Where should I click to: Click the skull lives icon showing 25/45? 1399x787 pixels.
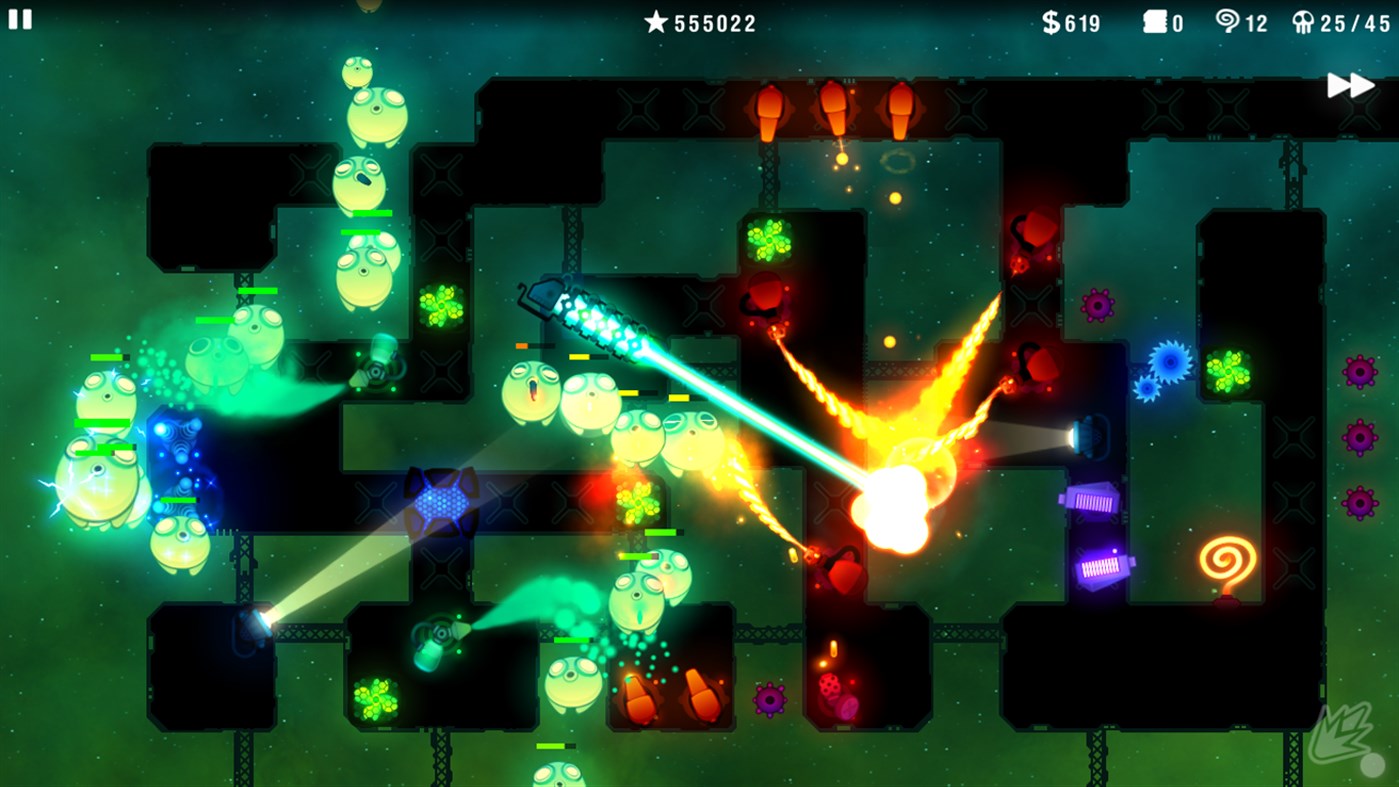[1305, 22]
